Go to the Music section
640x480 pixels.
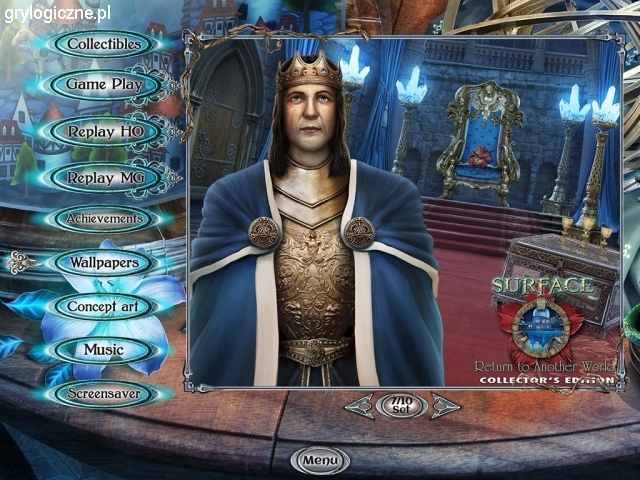point(104,350)
